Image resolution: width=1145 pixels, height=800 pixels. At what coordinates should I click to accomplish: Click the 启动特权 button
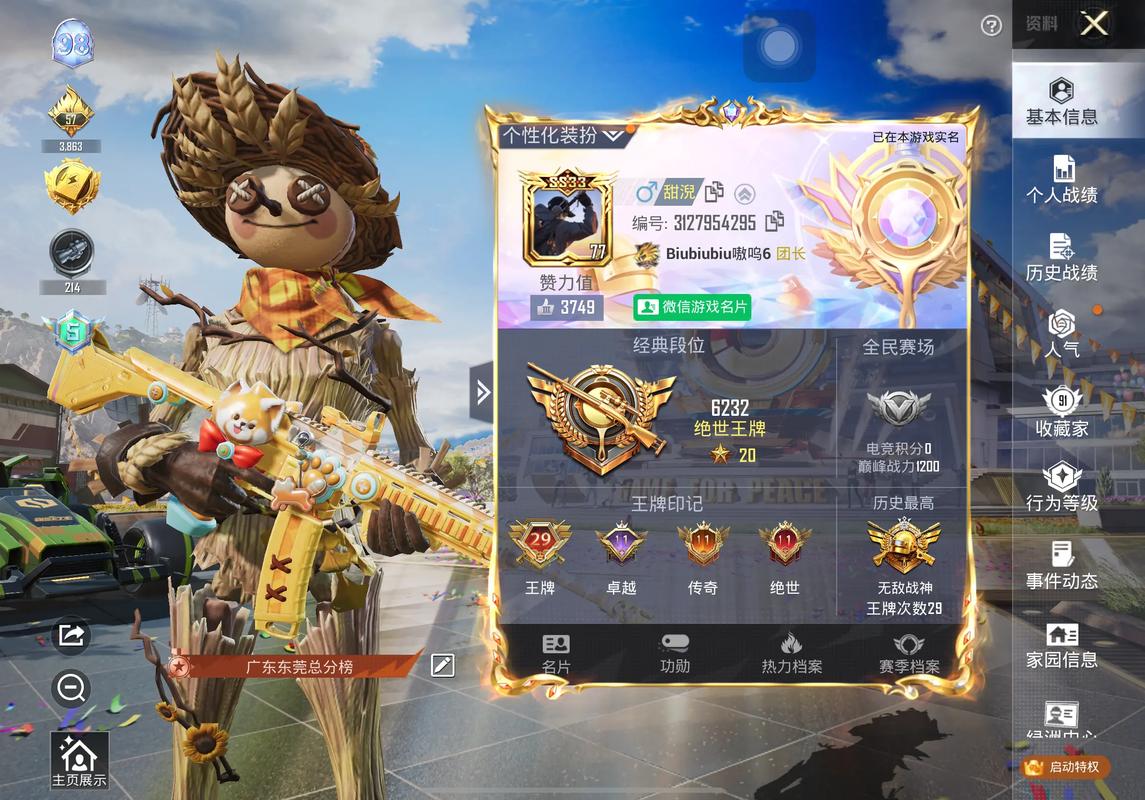tap(1065, 767)
